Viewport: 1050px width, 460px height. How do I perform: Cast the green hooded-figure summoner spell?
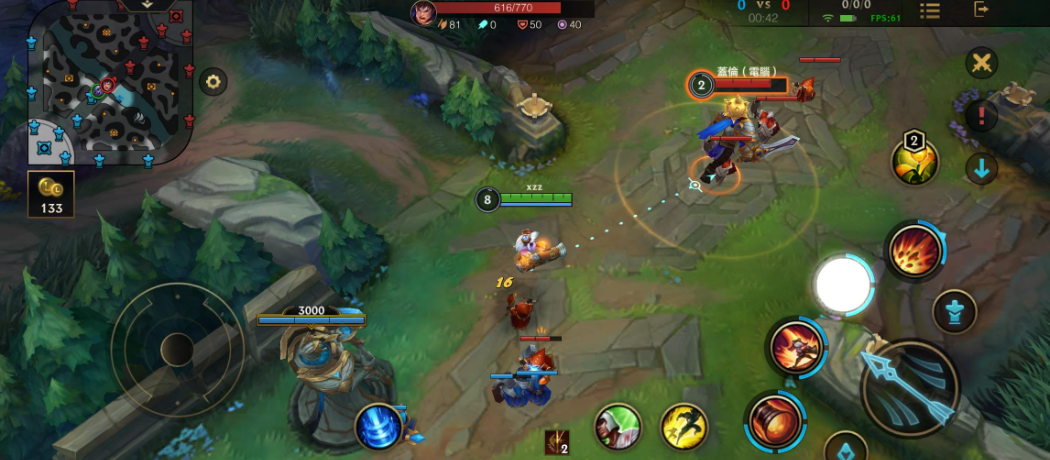pyautogui.click(x=618, y=427)
